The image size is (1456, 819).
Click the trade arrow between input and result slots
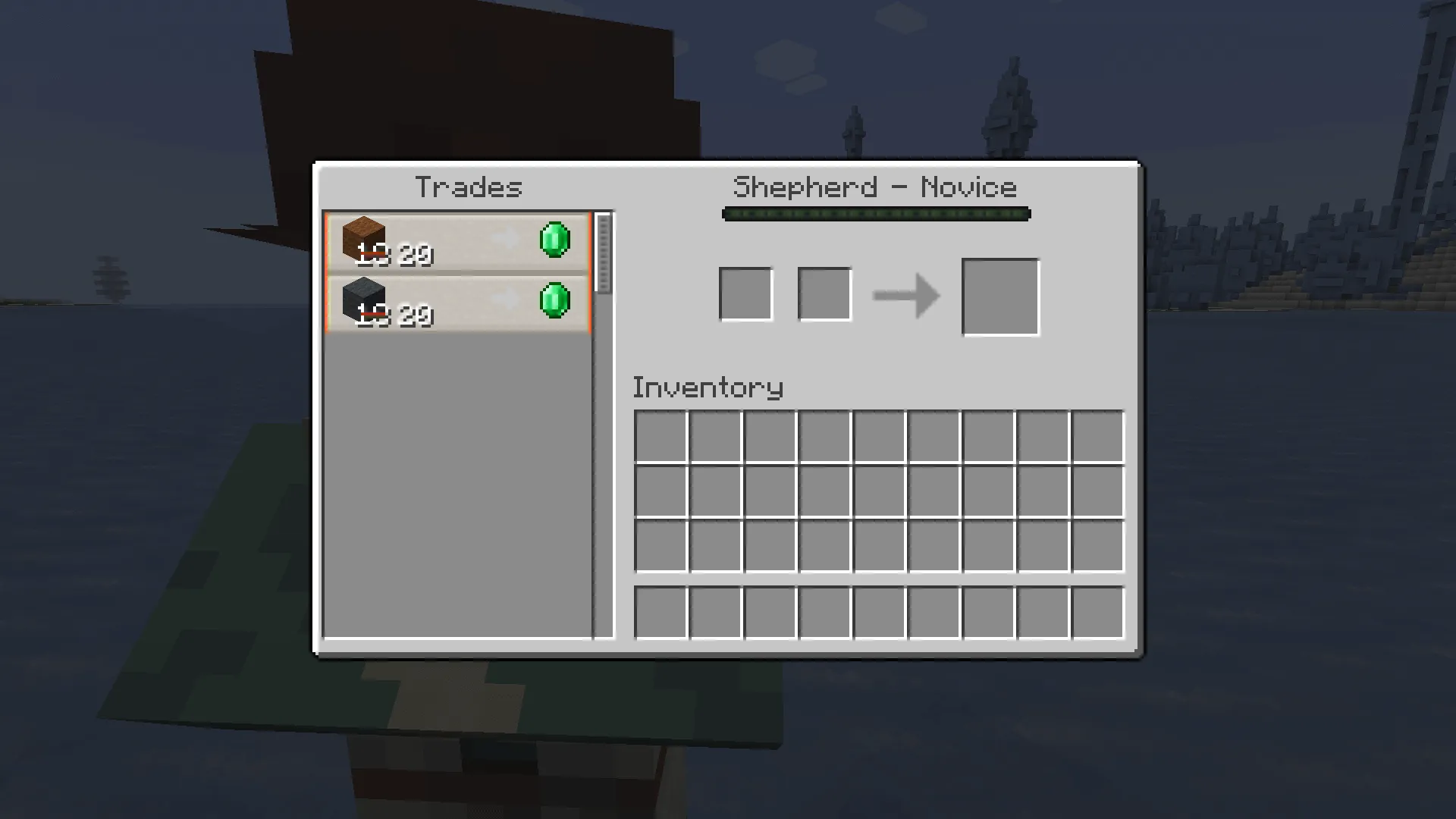907,296
